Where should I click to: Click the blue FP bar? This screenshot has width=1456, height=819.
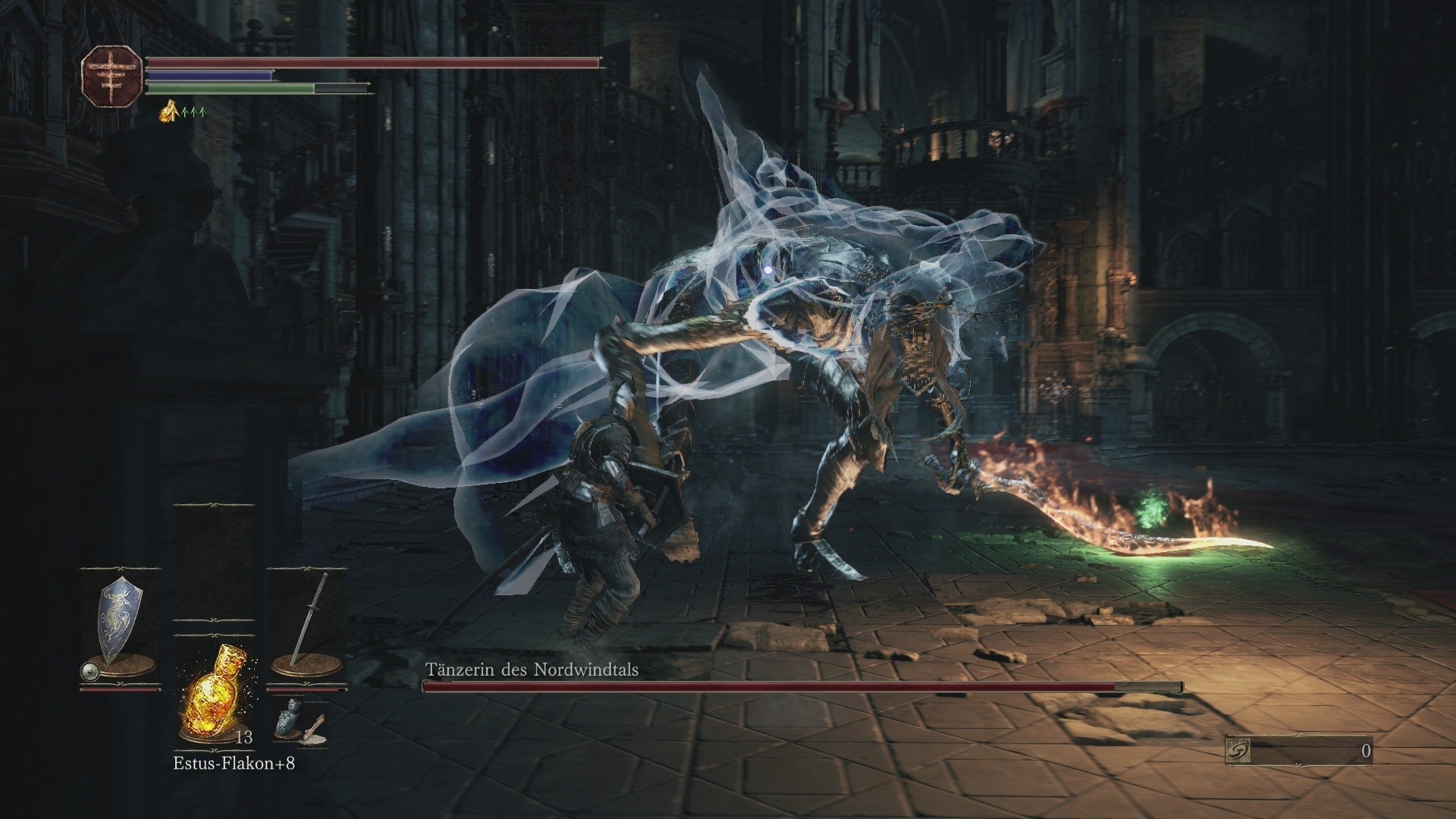click(x=209, y=74)
